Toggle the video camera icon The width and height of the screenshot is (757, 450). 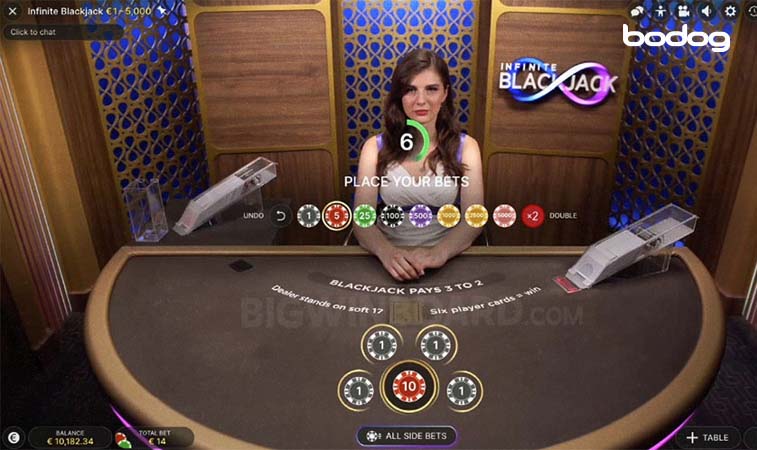(x=684, y=11)
